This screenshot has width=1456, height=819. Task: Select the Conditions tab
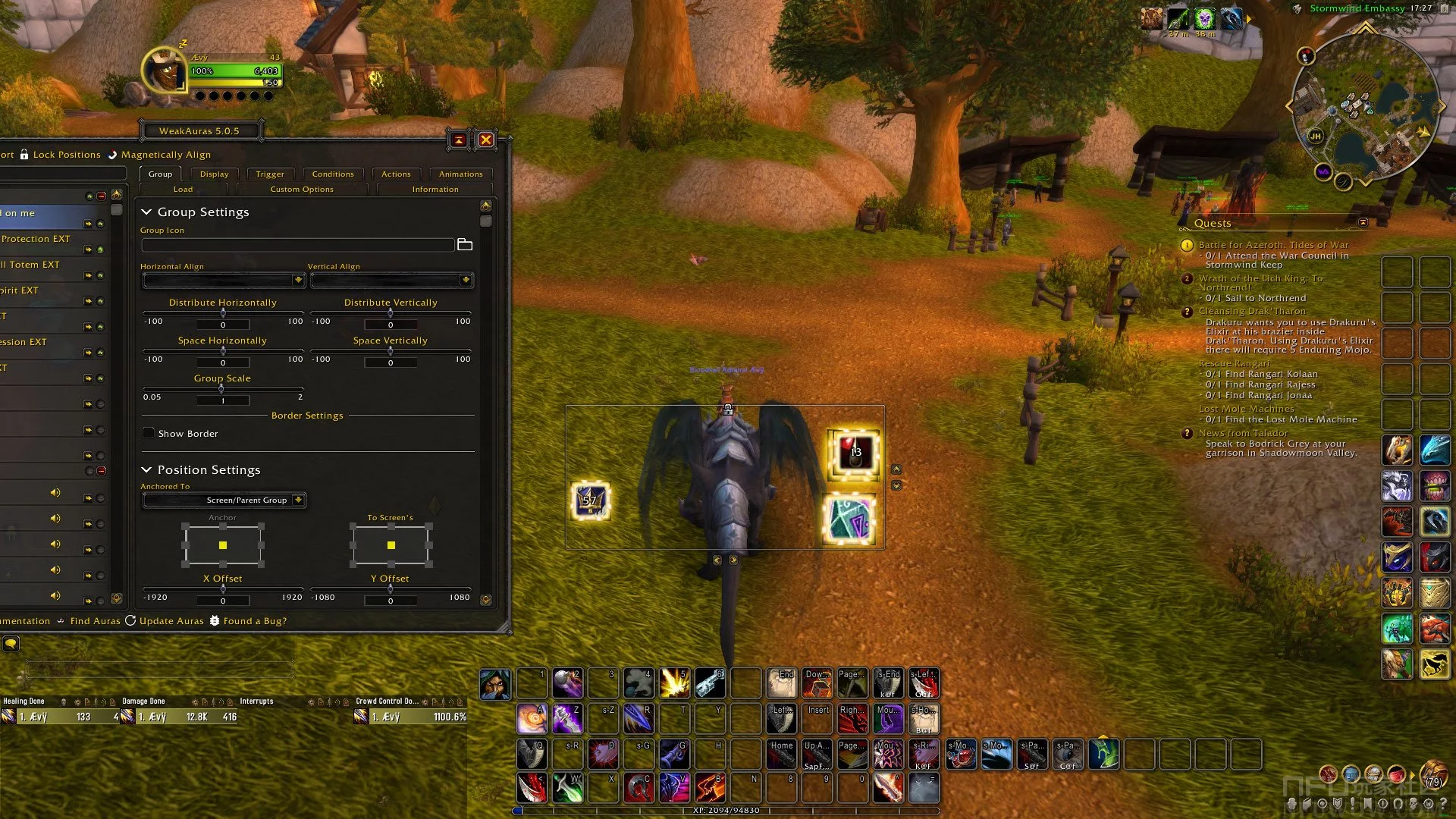pos(333,174)
